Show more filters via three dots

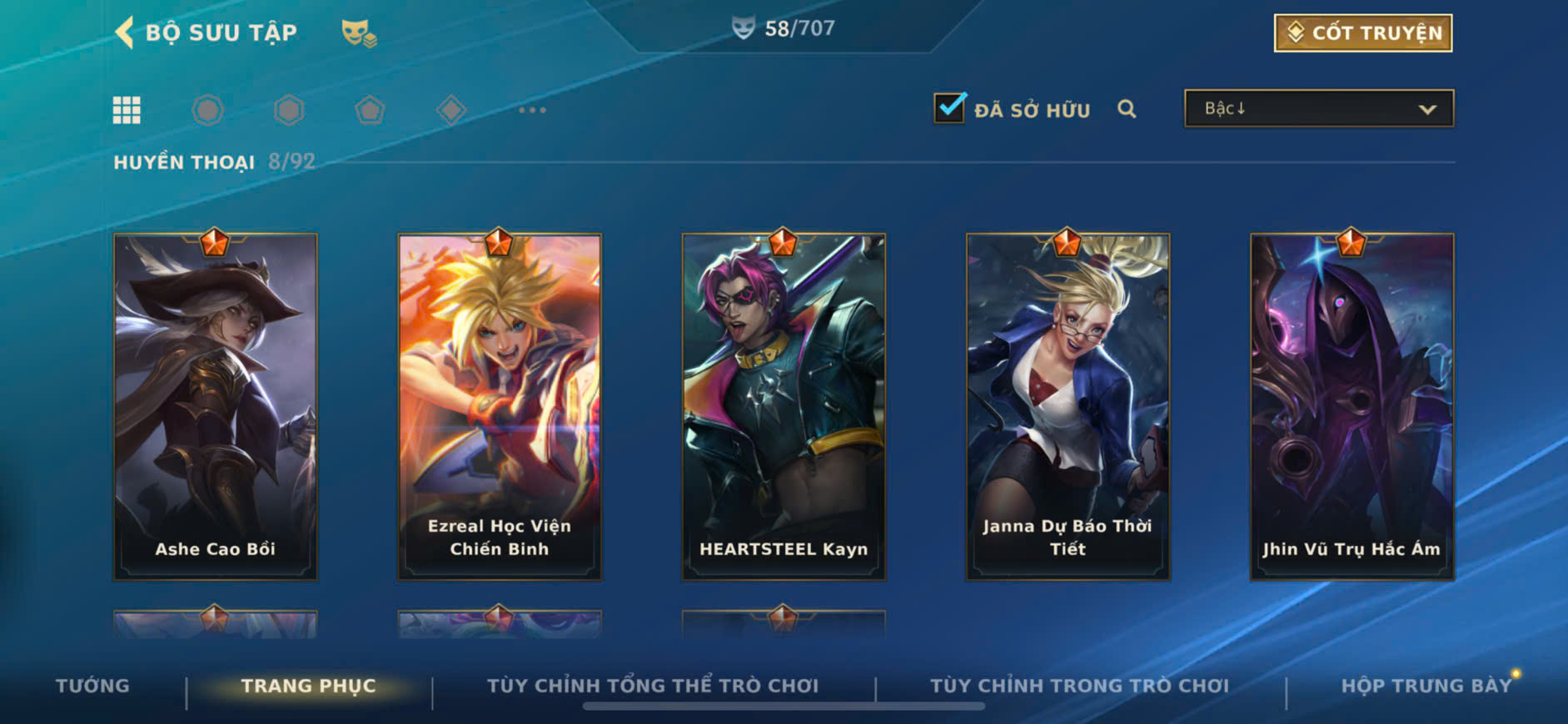[532, 110]
